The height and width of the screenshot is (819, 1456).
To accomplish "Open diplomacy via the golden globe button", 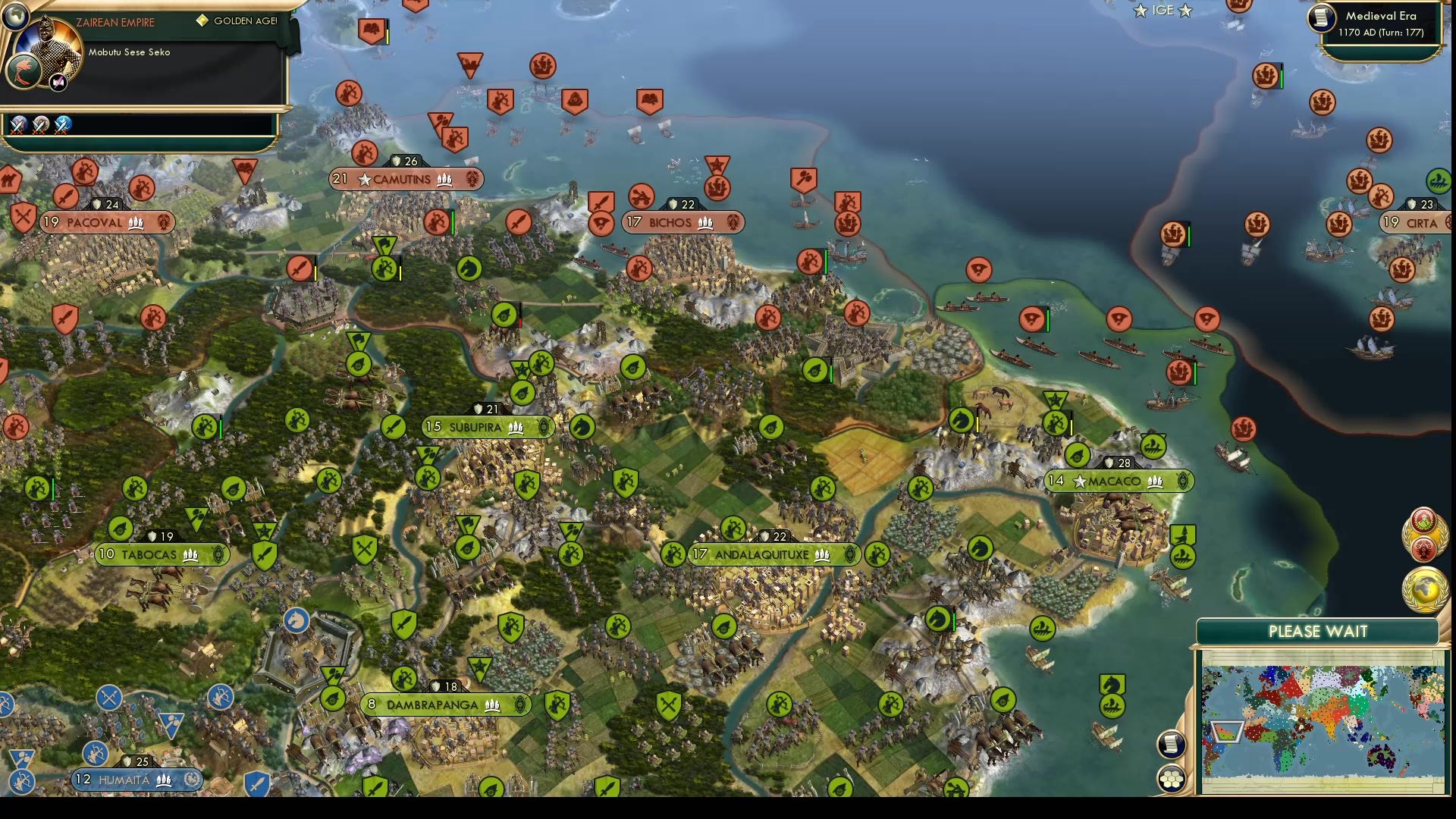I will (x=1424, y=584).
